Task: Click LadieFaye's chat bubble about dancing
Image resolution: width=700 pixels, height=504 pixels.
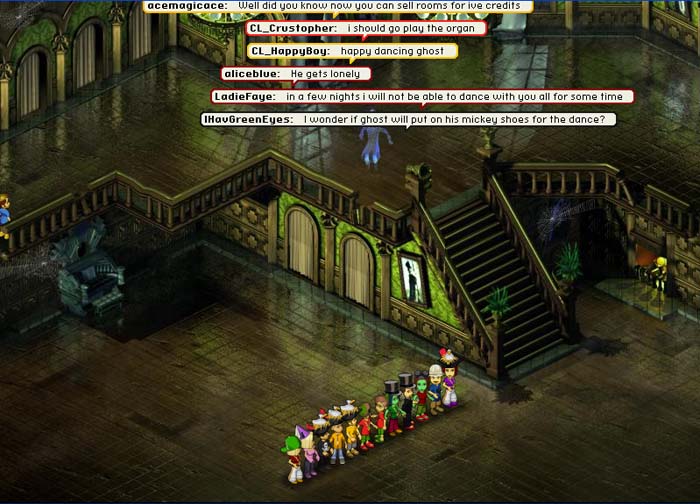Action: (x=421, y=96)
